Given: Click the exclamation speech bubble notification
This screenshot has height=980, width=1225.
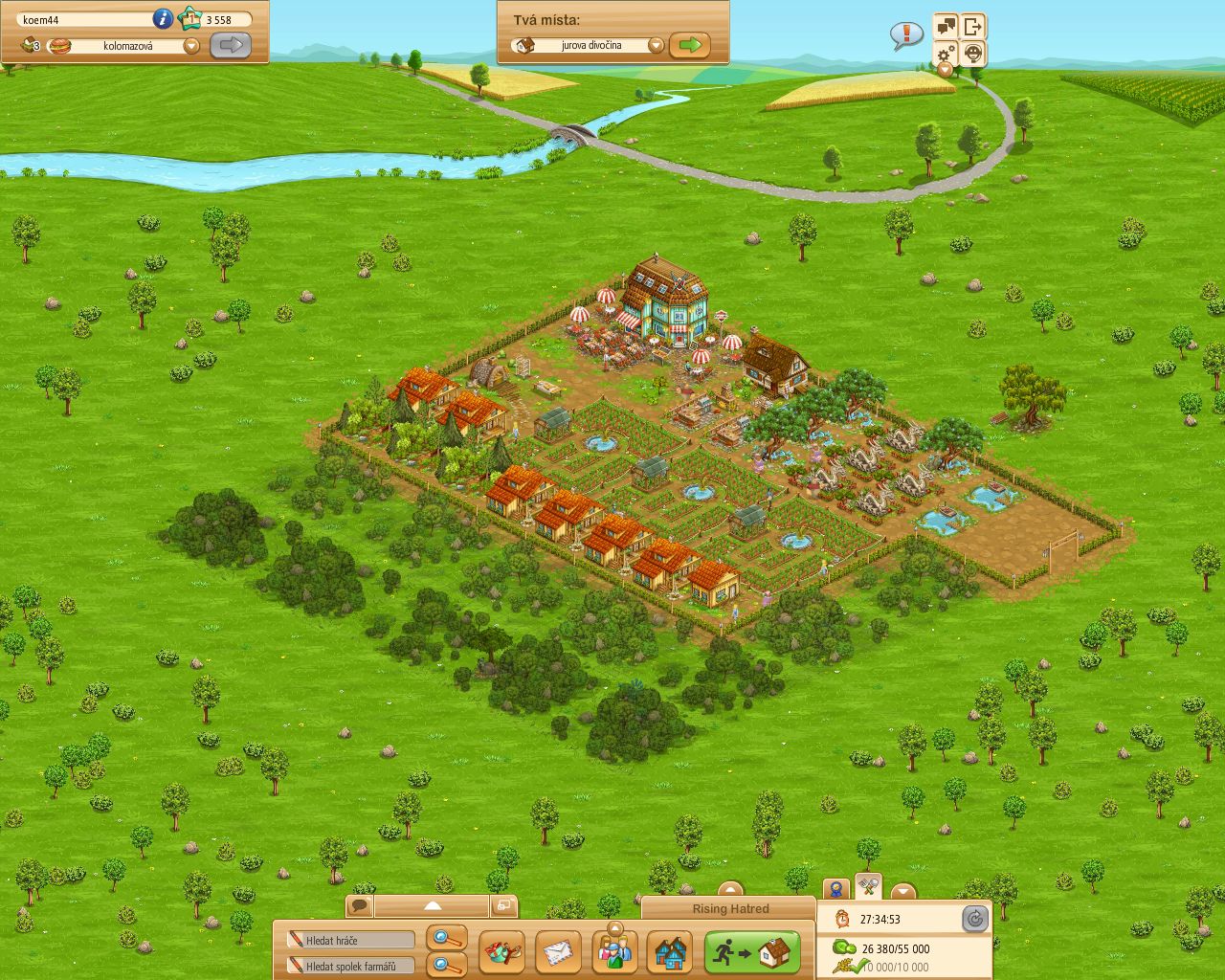Looking at the screenshot, I should [903, 33].
